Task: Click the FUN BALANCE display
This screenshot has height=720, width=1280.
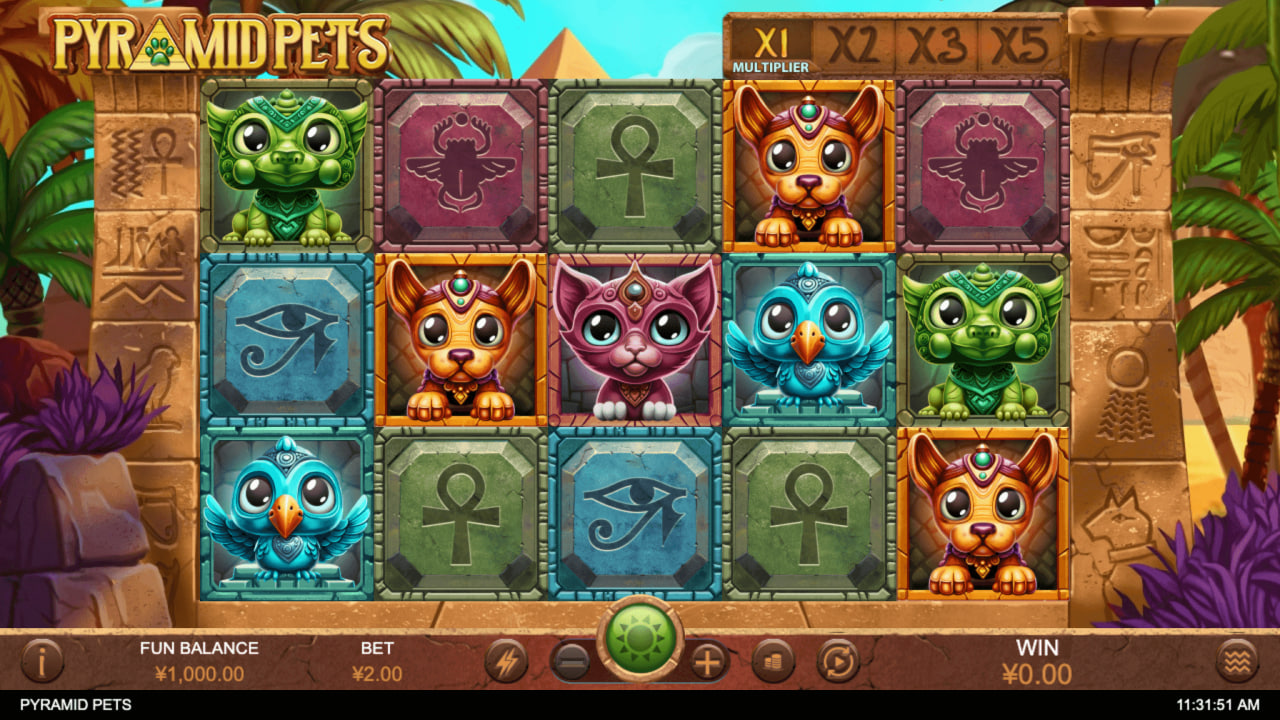Action: [x=200, y=661]
